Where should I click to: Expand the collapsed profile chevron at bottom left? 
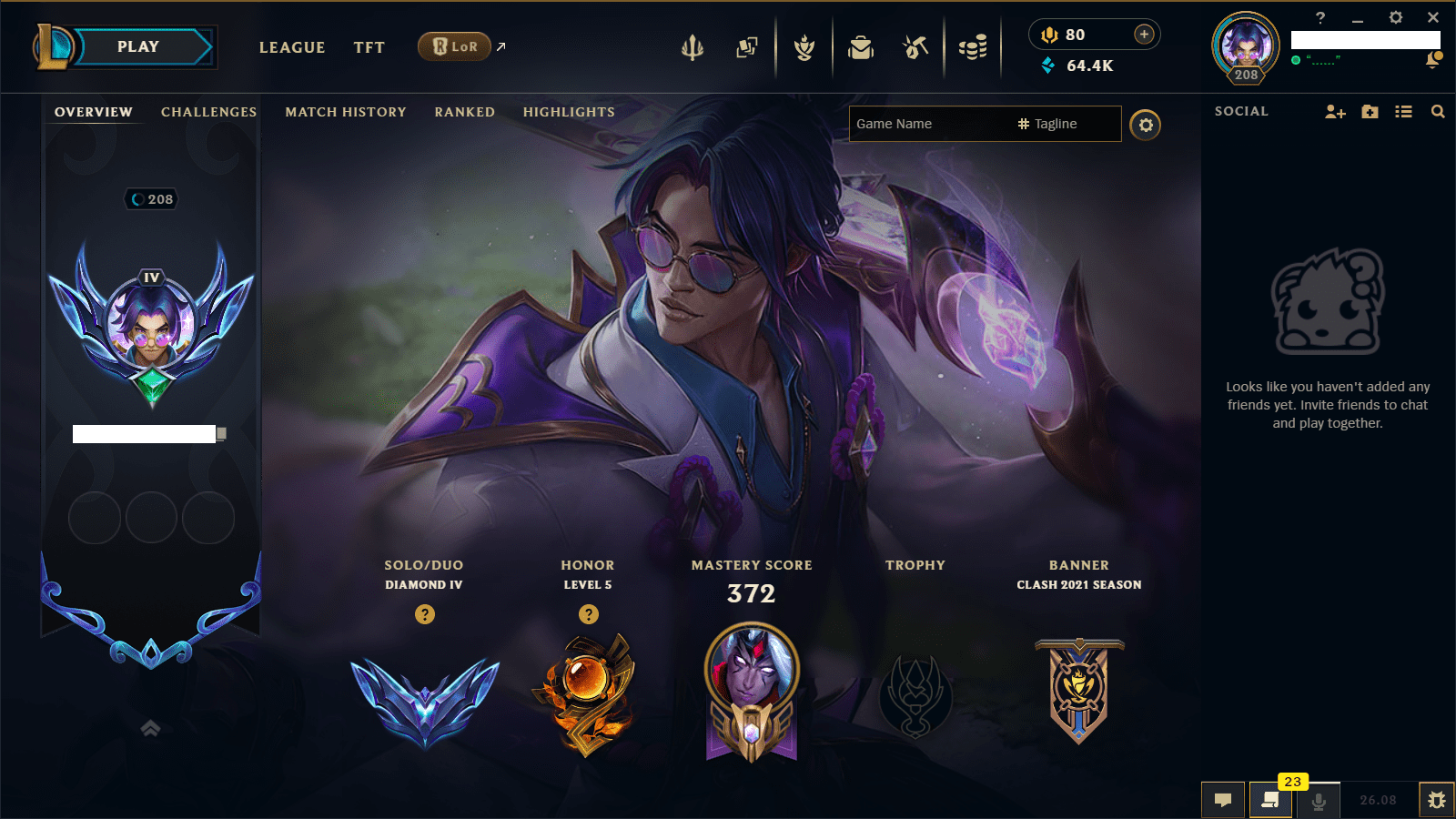point(148,728)
